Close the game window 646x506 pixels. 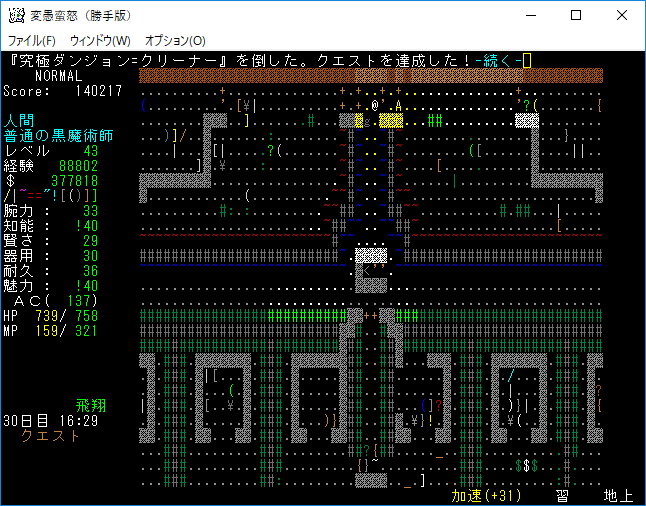tap(622, 15)
